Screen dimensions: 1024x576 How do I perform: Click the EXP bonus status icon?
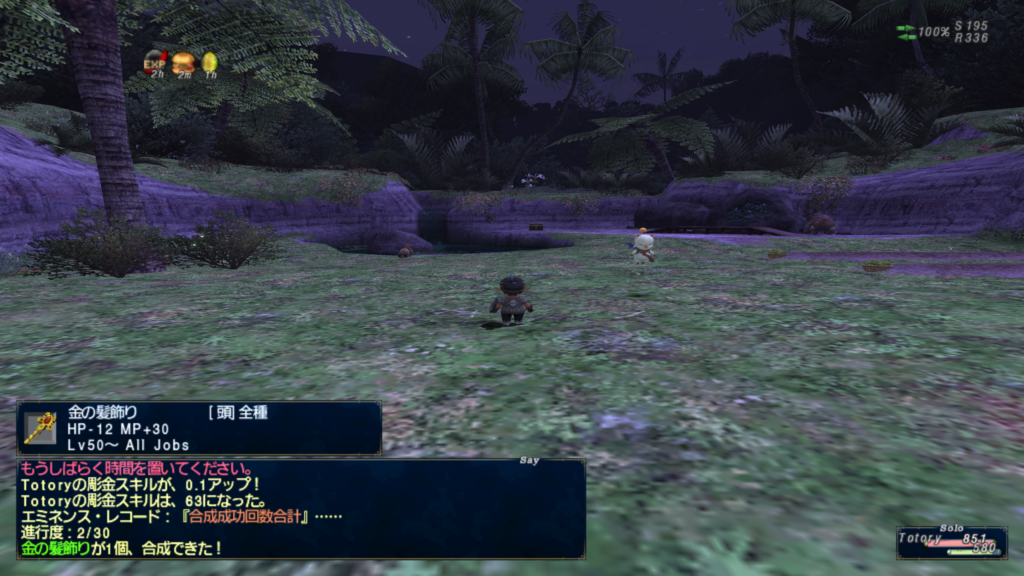pyautogui.click(x=155, y=62)
